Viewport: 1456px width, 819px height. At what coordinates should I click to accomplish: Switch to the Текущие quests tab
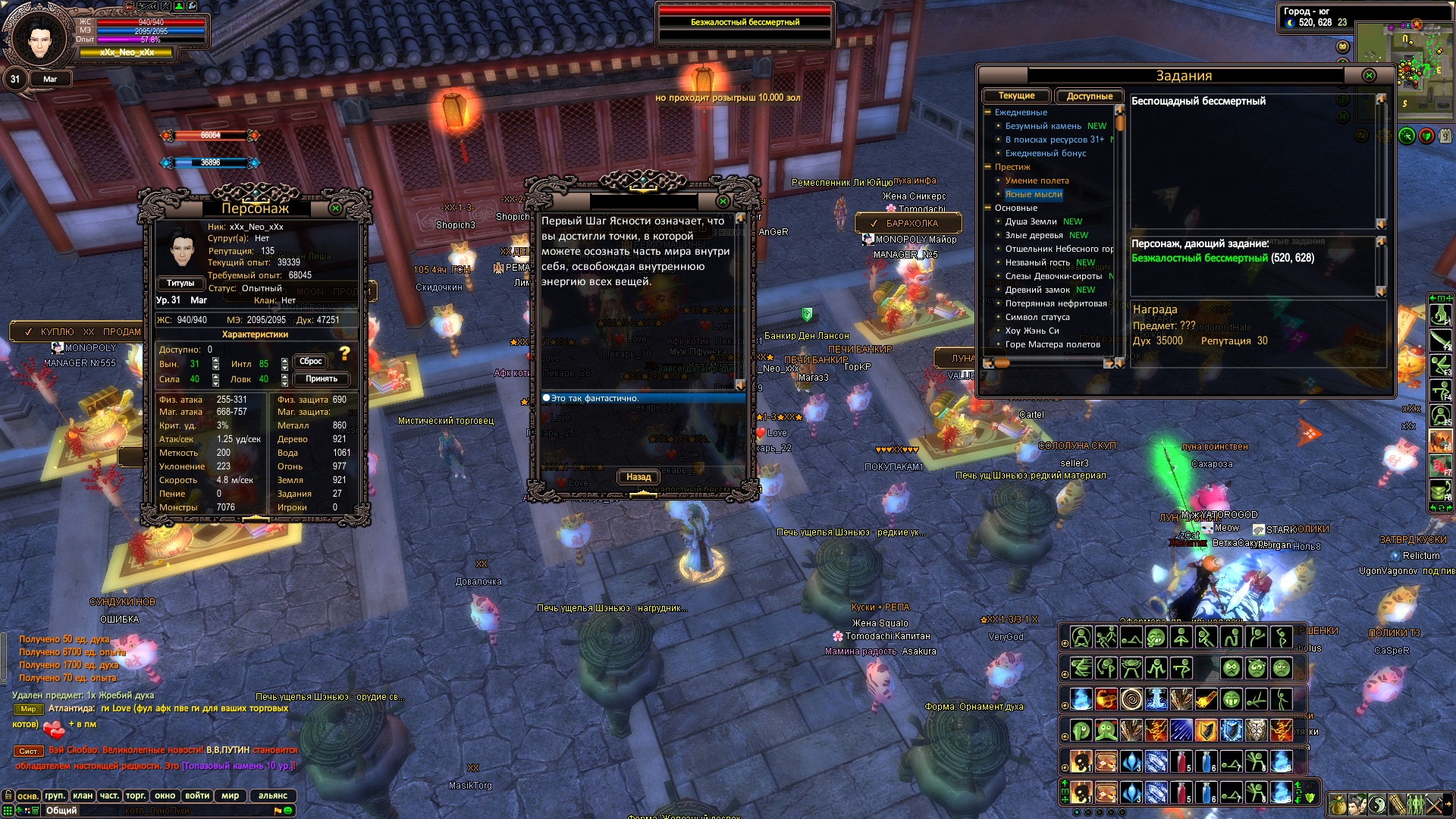(x=1016, y=96)
